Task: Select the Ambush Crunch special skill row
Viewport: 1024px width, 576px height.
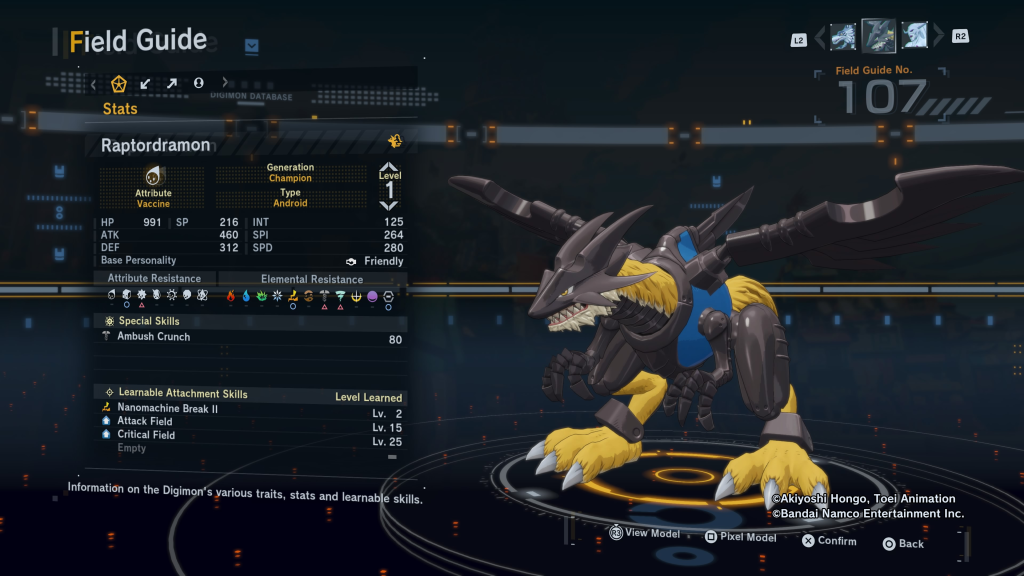Action: (x=250, y=338)
